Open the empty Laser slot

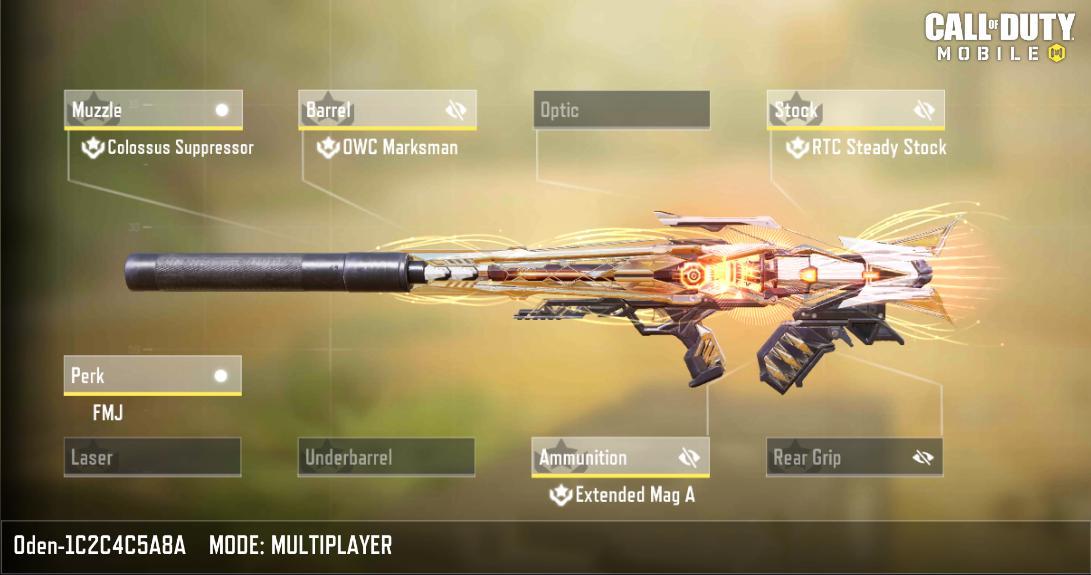click(152, 458)
